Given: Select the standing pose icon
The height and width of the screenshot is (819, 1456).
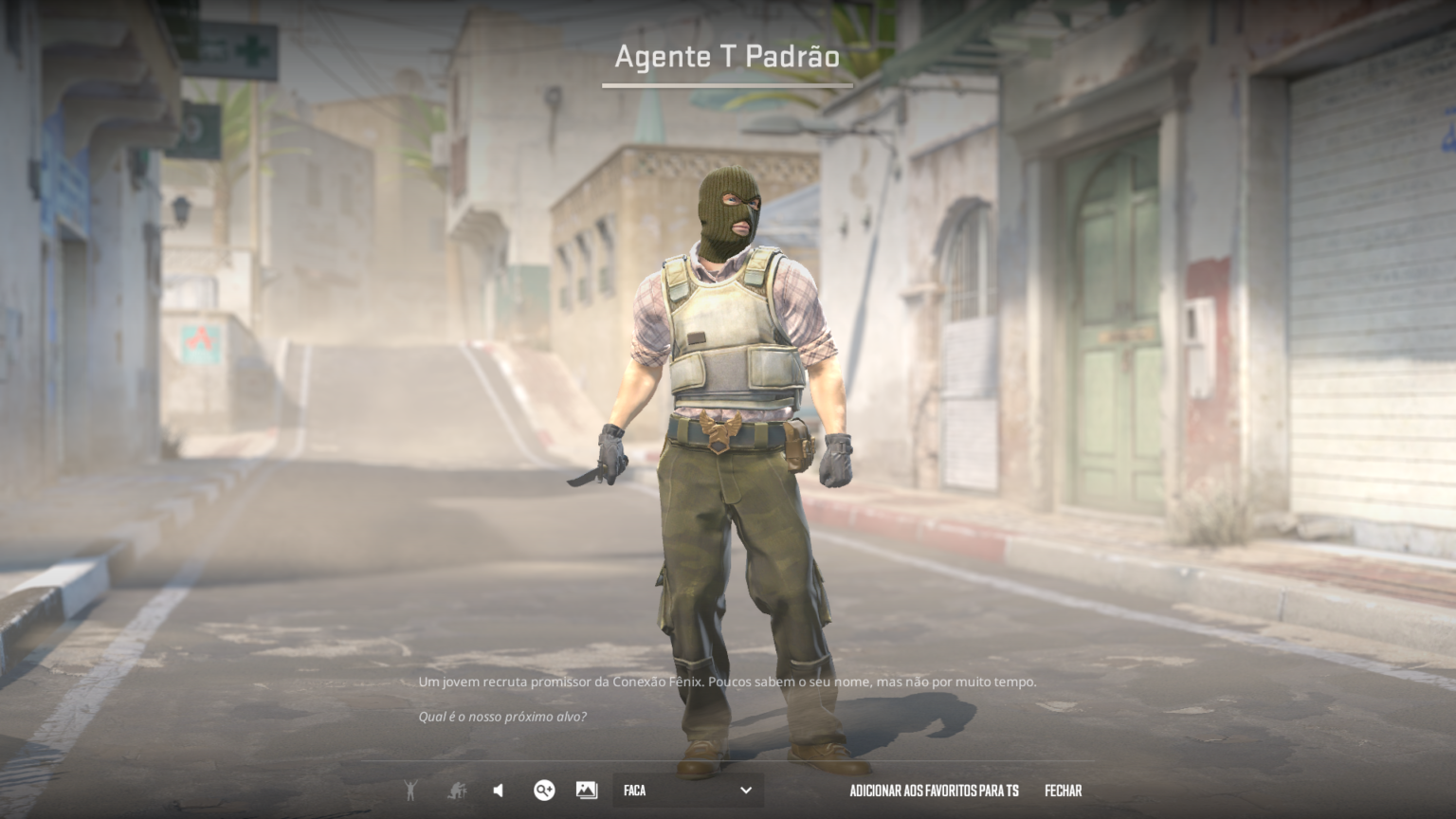Looking at the screenshot, I should pos(410,790).
